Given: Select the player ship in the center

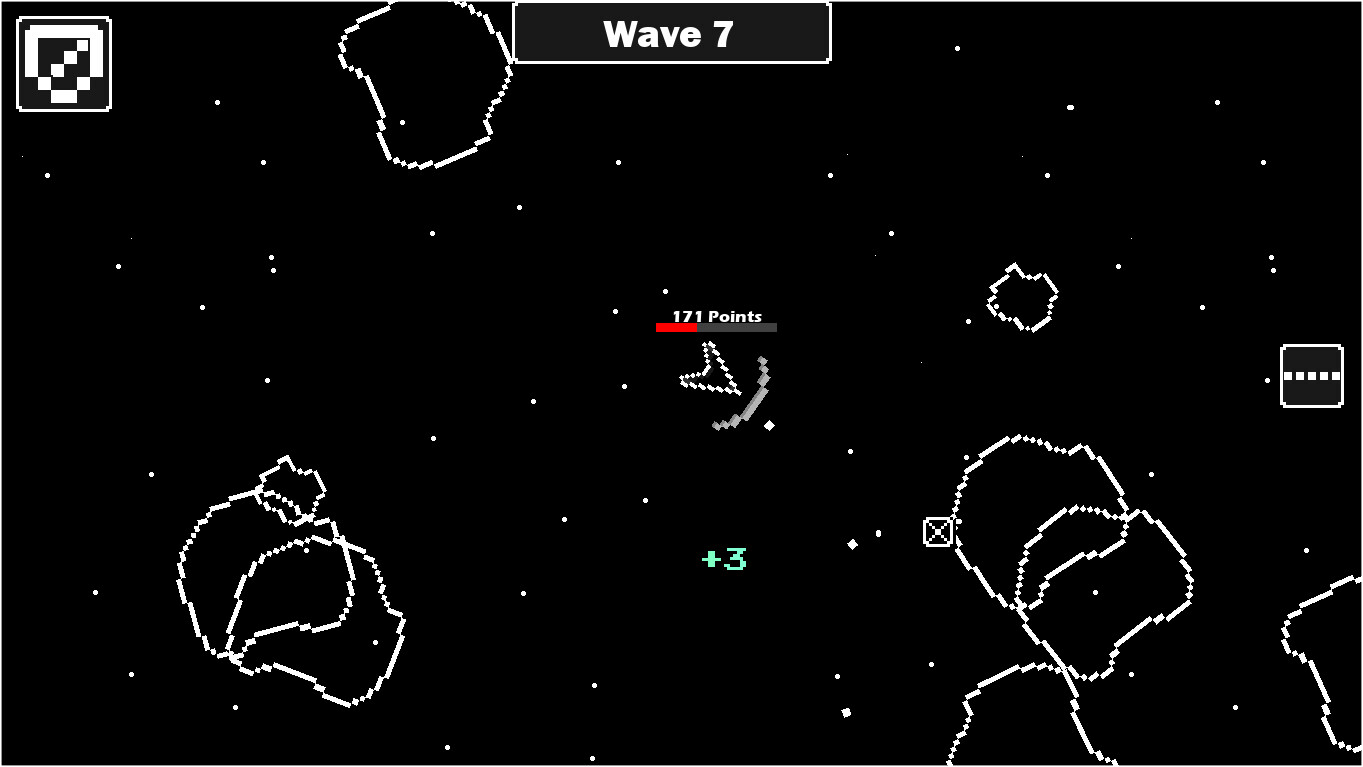Looking at the screenshot, I should coord(710,370).
